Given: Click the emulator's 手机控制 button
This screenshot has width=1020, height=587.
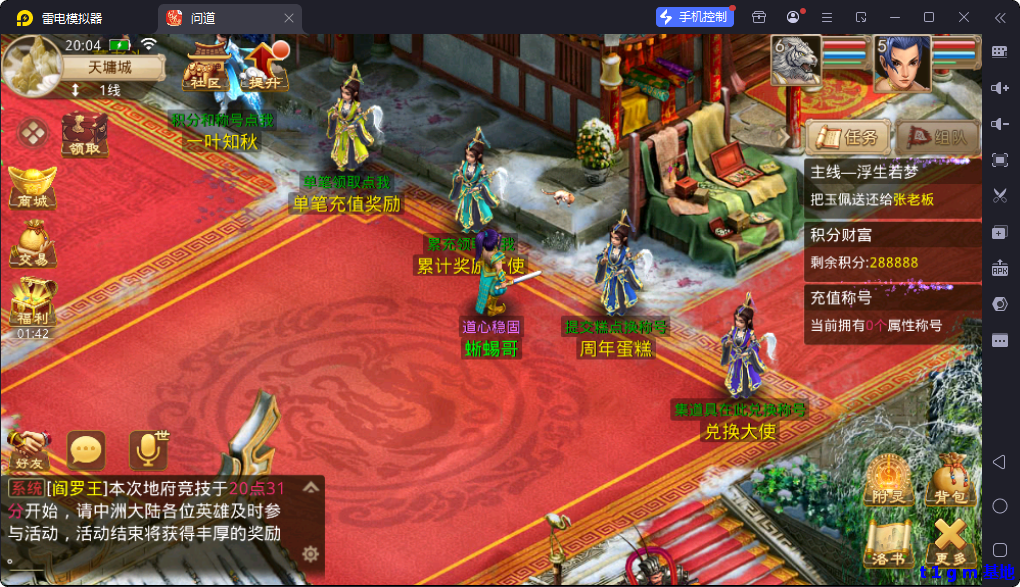Looking at the screenshot, I should tap(694, 17).
